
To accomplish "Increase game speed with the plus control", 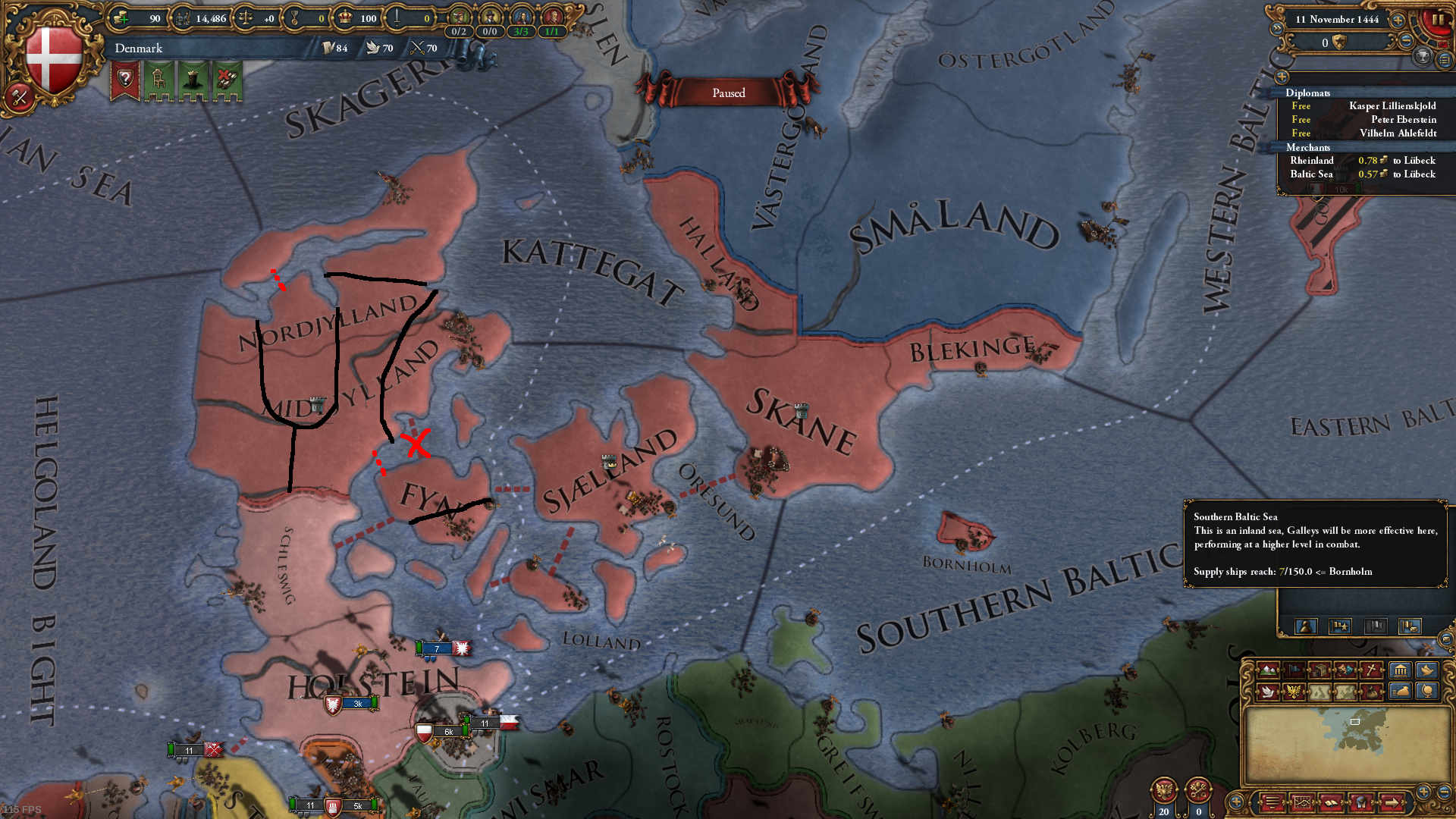I will tap(1398, 20).
